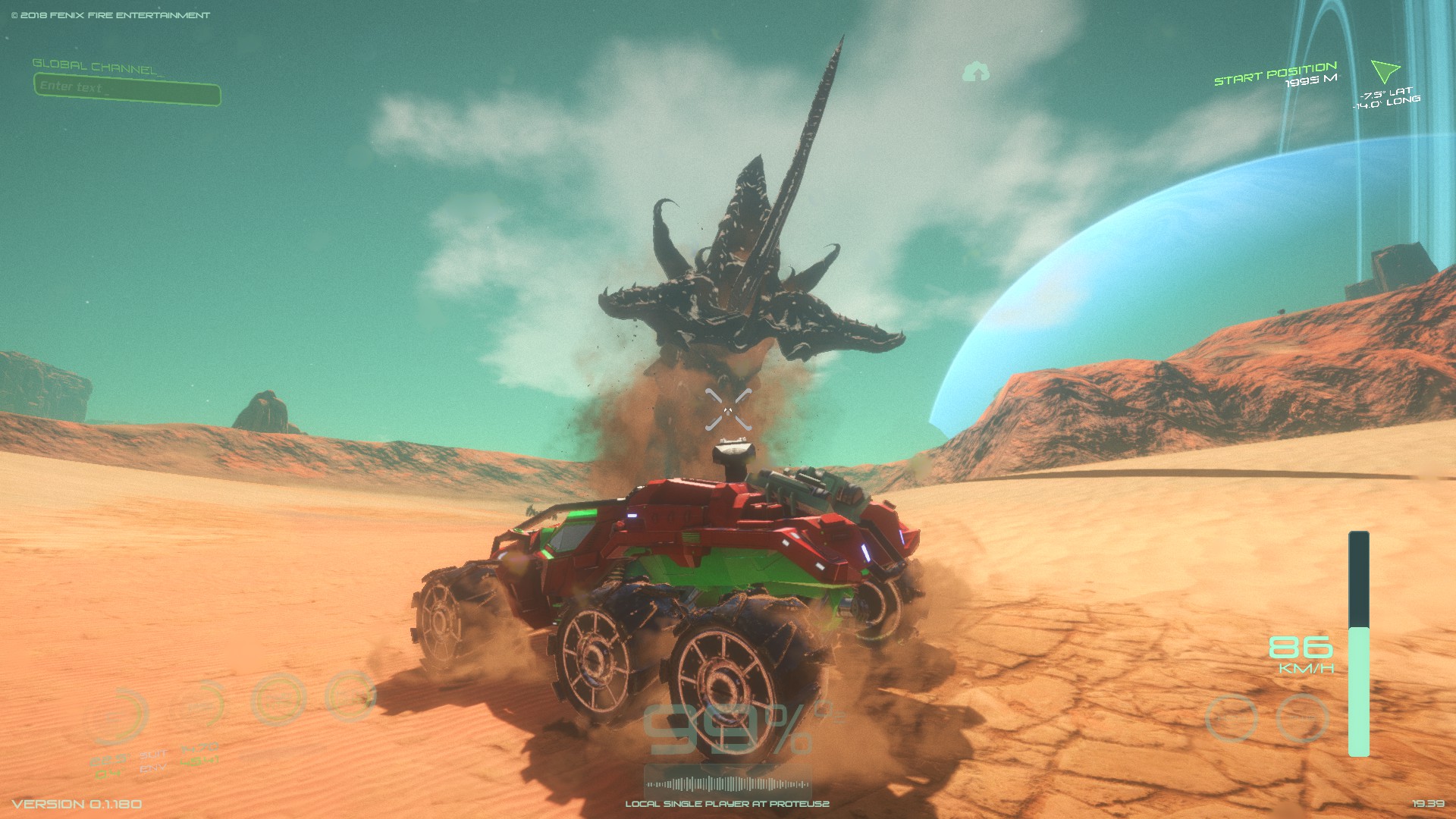Click the second oxygen ring gauge bottom left
1456x819 pixels.
pos(199,704)
